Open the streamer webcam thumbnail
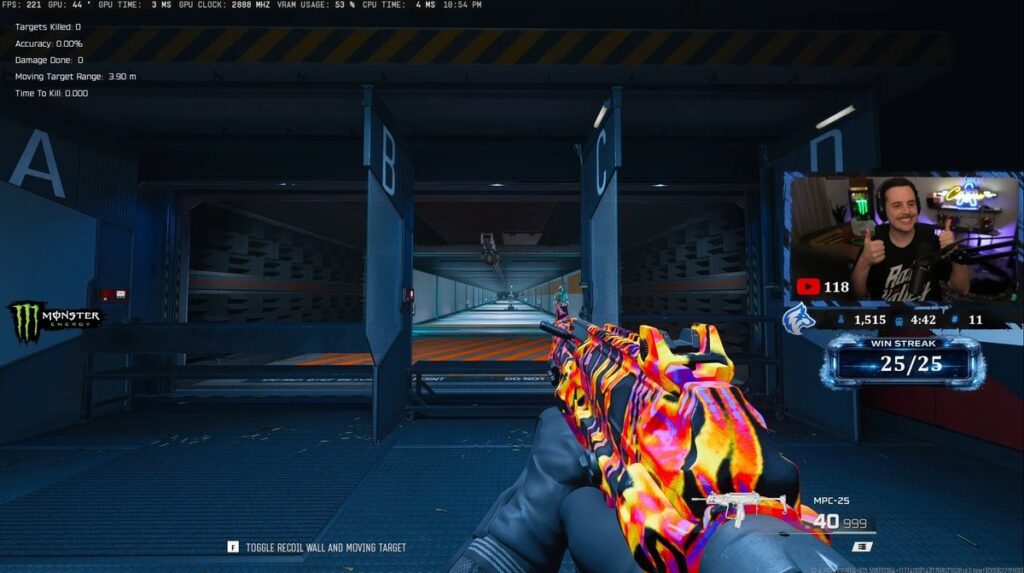 pyautogui.click(x=904, y=238)
